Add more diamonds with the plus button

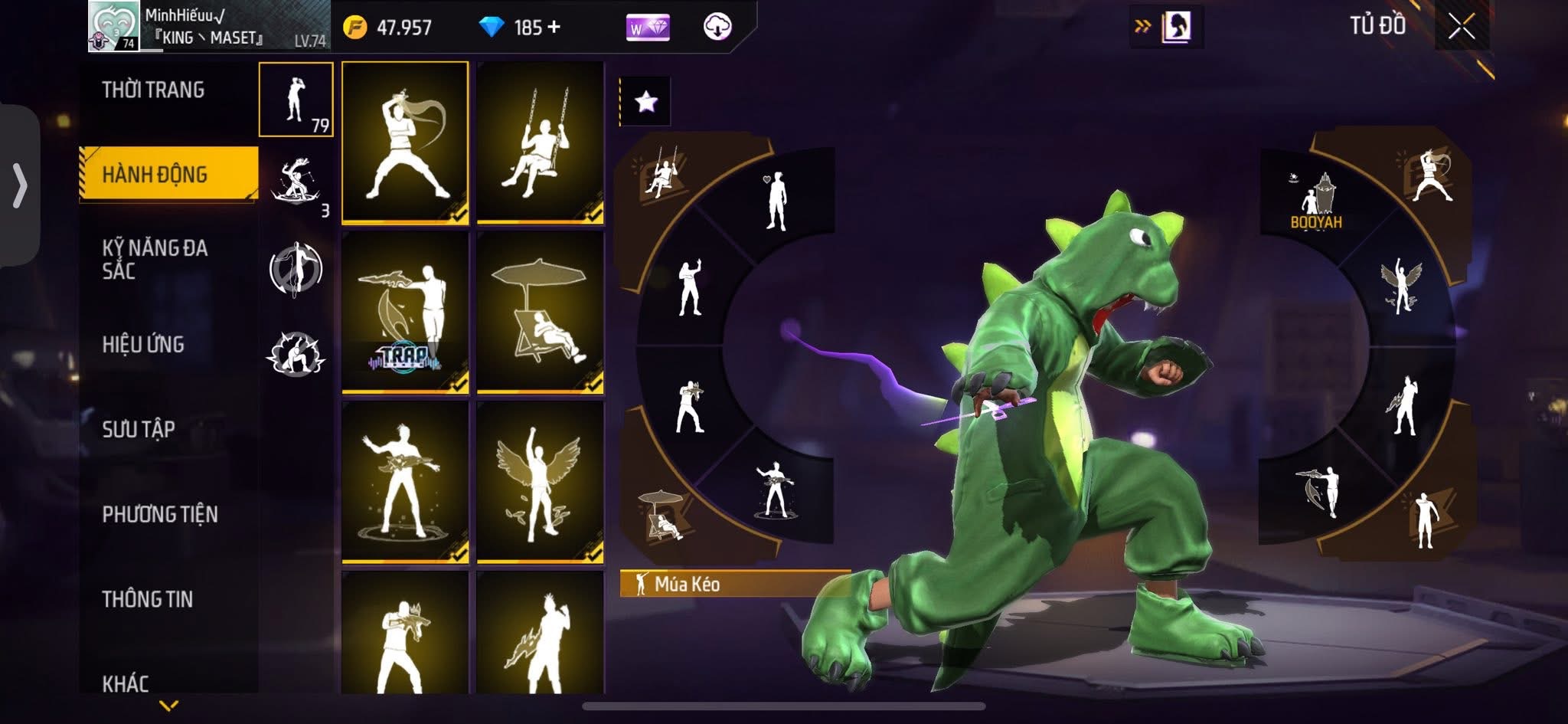554,28
